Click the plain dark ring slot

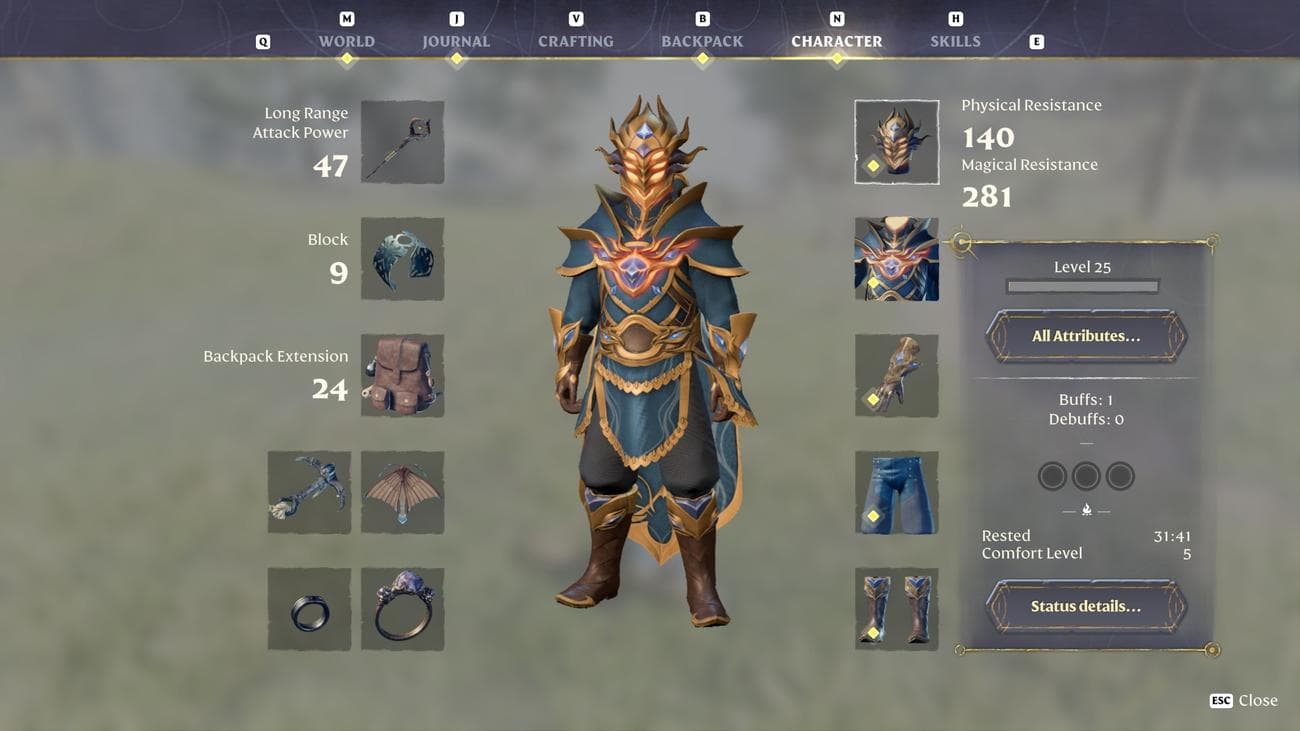(x=309, y=609)
